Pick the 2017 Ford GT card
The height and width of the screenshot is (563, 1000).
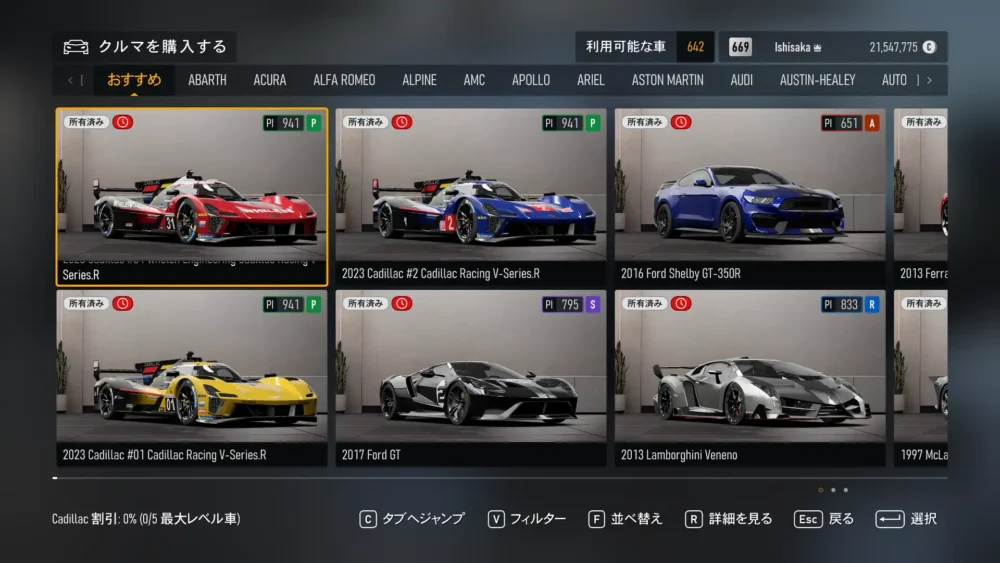click(471, 378)
